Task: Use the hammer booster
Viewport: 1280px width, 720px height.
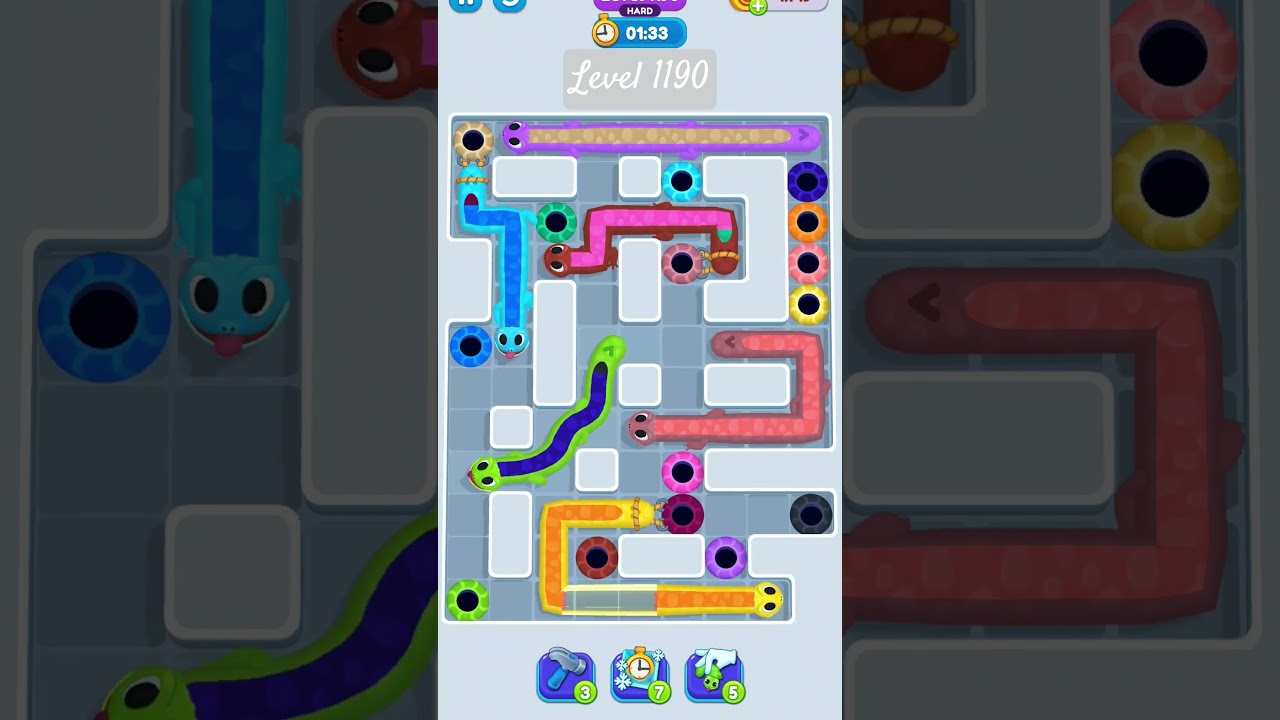Action: pos(565,675)
